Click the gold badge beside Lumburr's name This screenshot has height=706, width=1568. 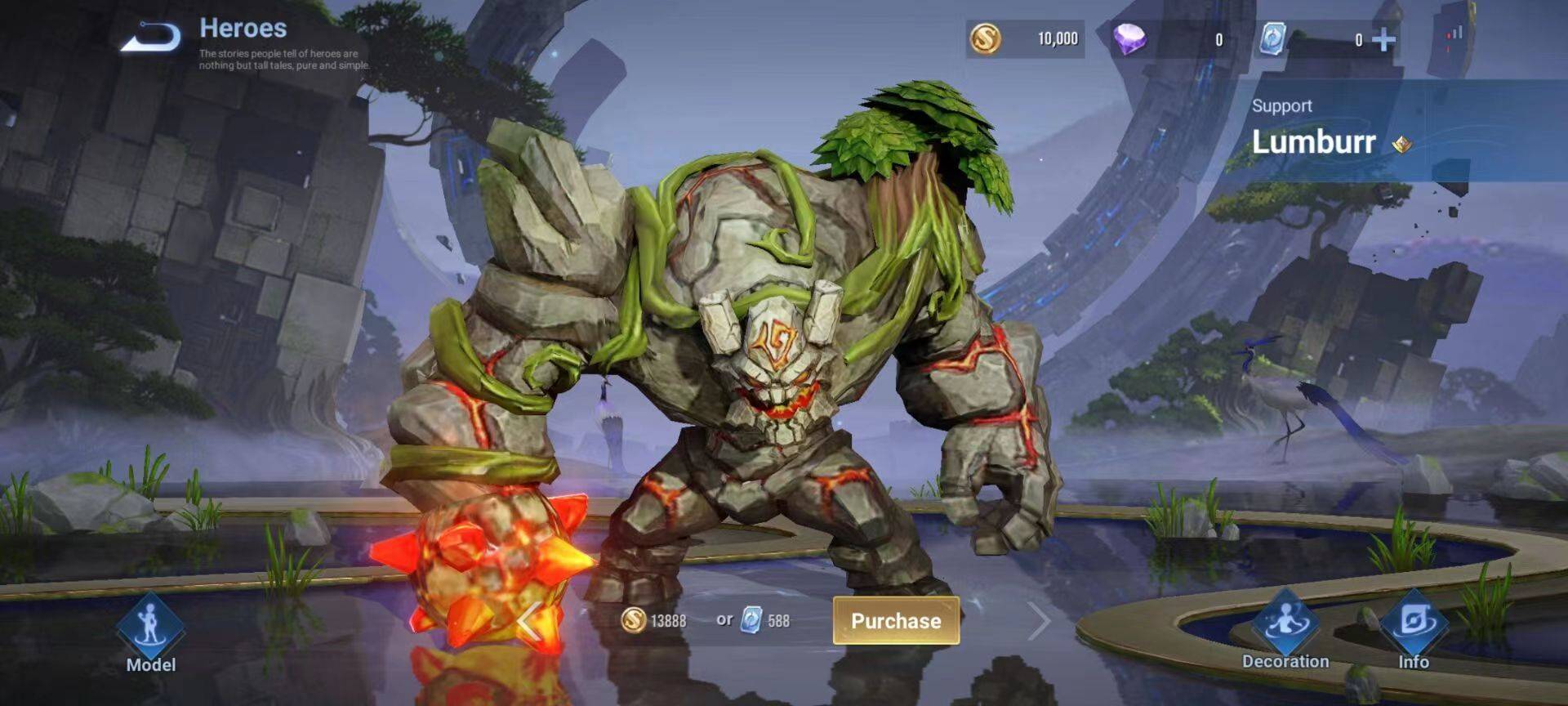(x=1402, y=145)
